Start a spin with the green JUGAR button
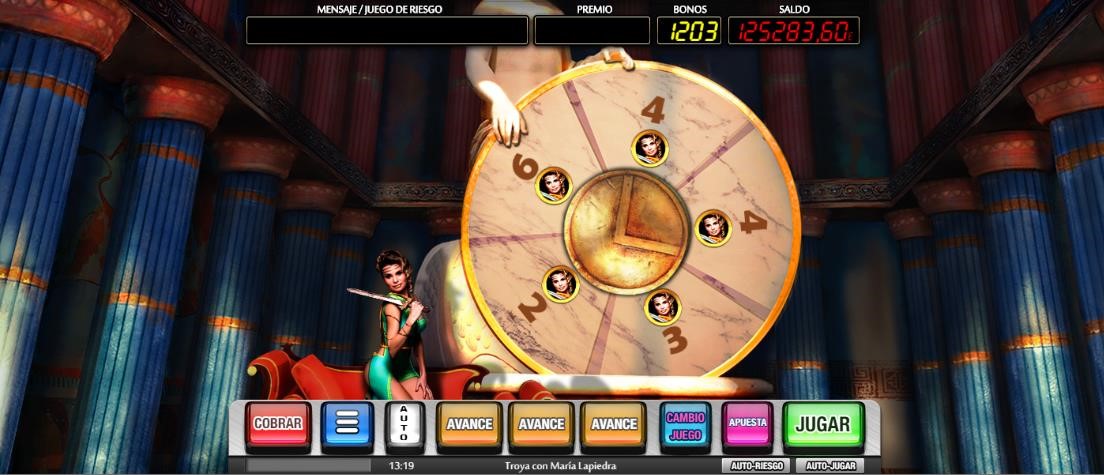1104x475 pixels. coord(822,424)
